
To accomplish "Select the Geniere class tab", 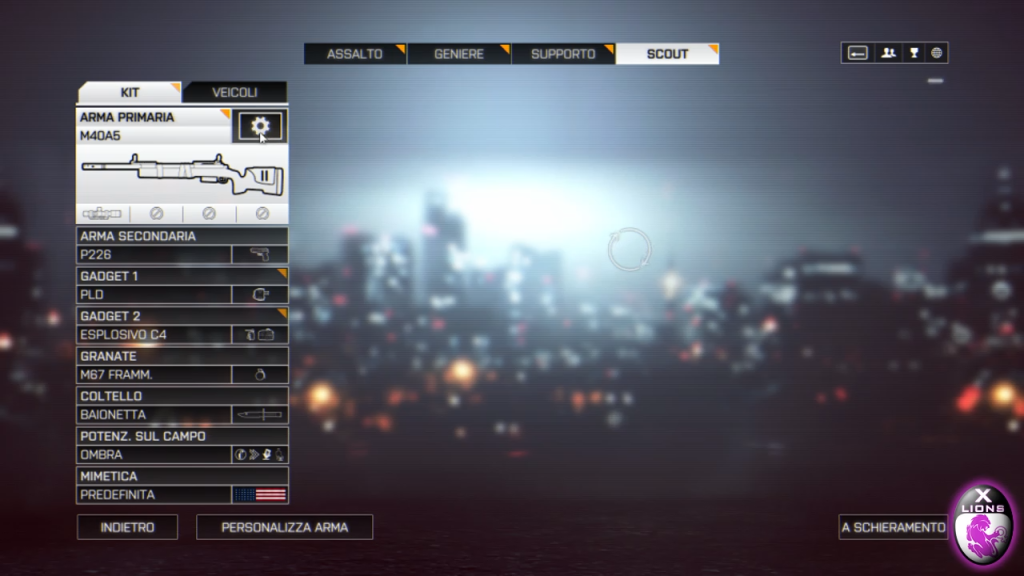I will point(459,54).
